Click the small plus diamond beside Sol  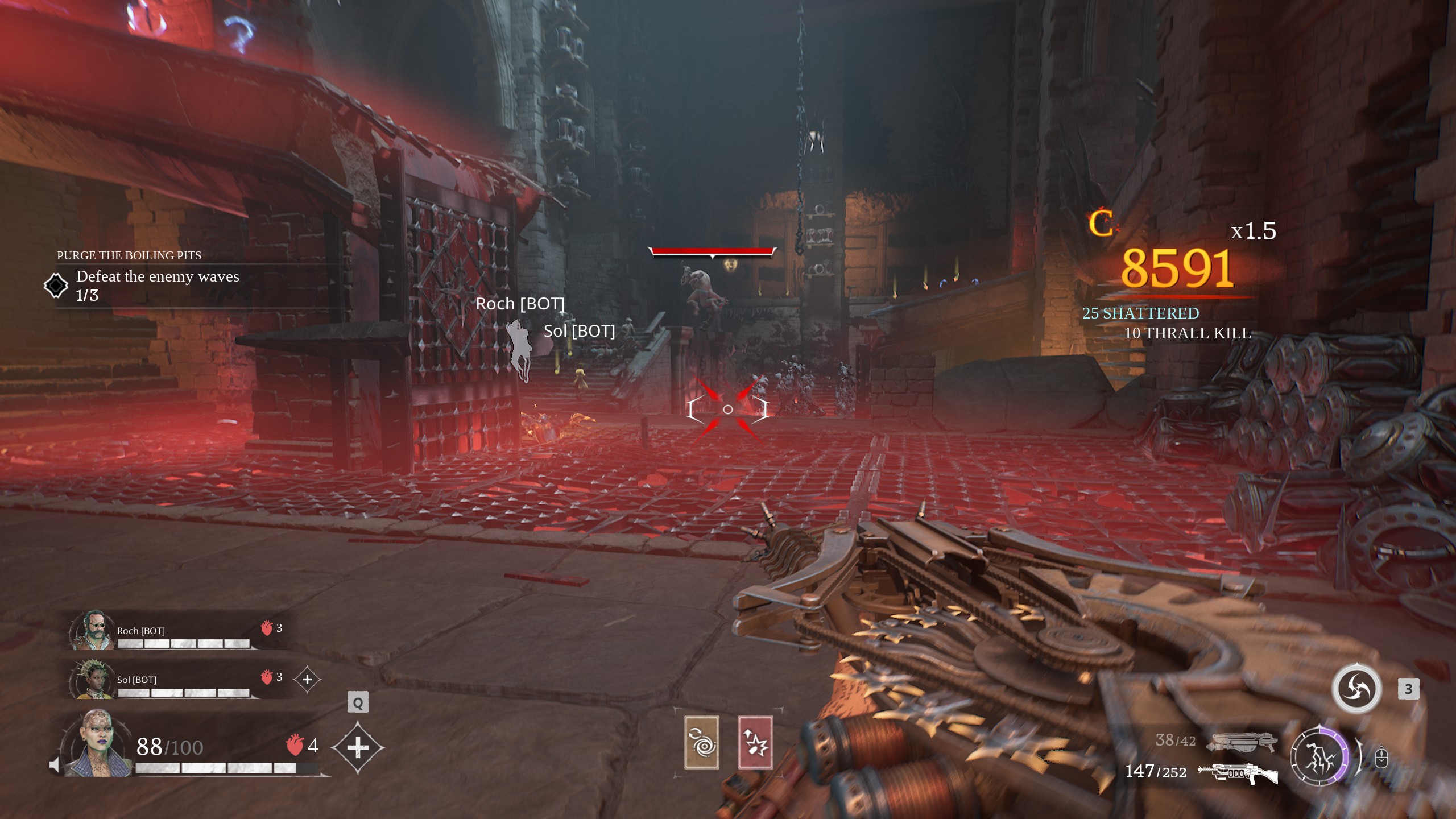(x=307, y=679)
